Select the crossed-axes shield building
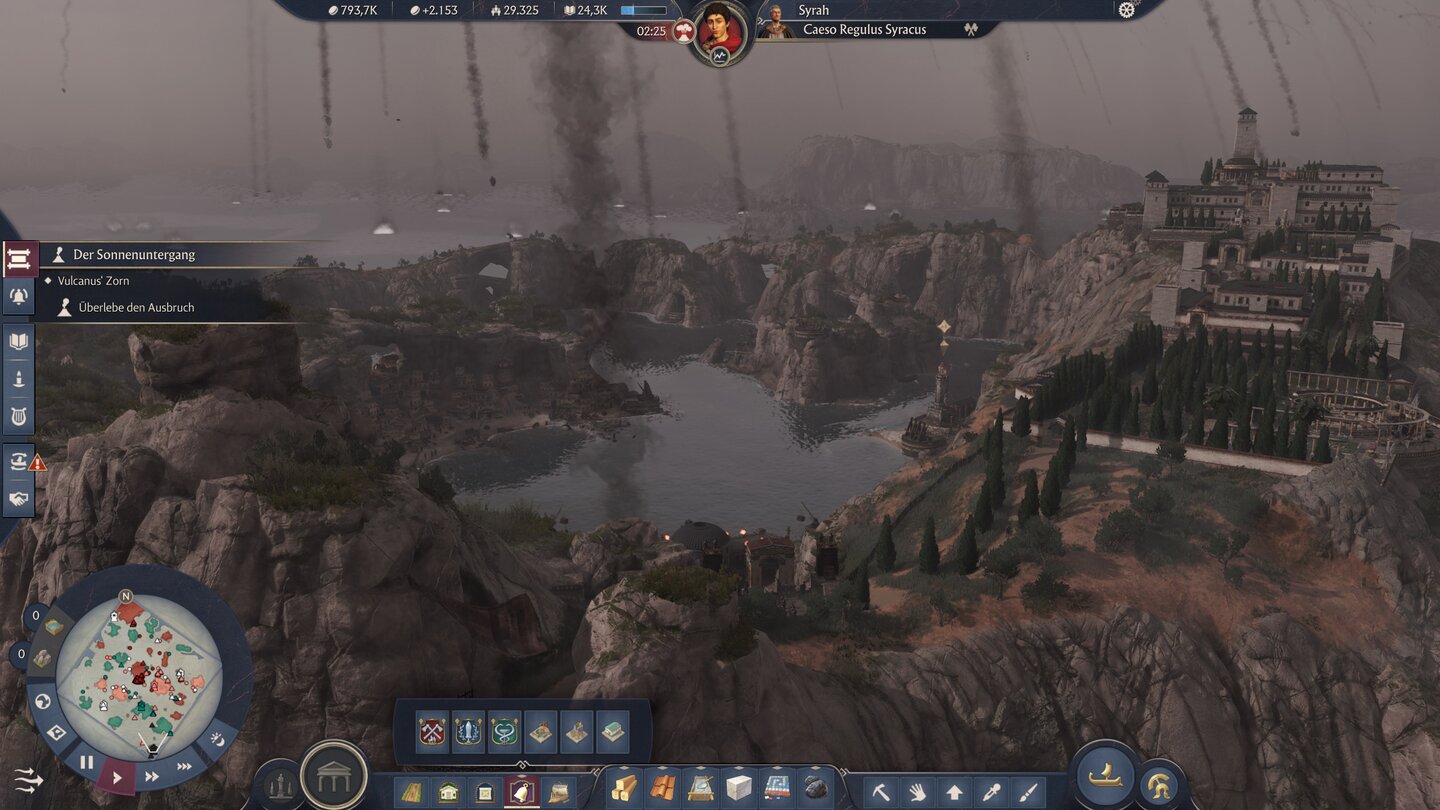This screenshot has height=810, width=1440. 432,732
